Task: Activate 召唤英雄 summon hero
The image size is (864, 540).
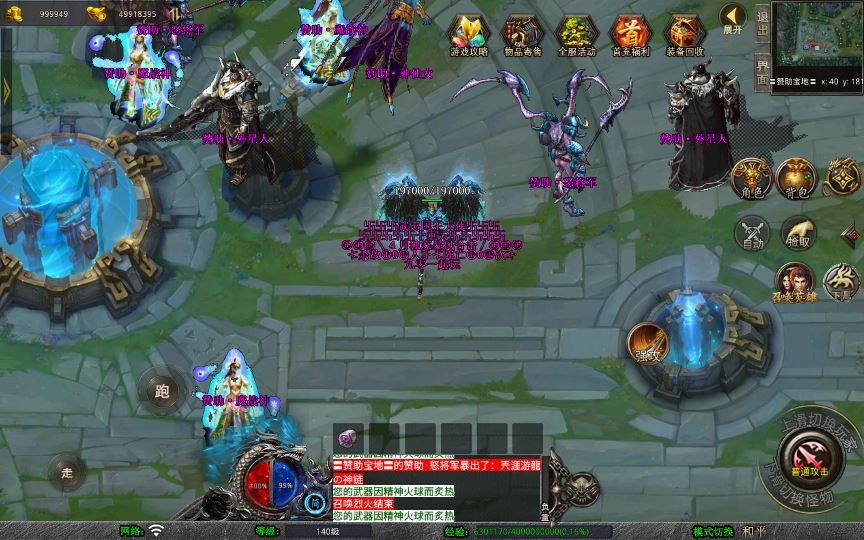Action: [x=796, y=283]
